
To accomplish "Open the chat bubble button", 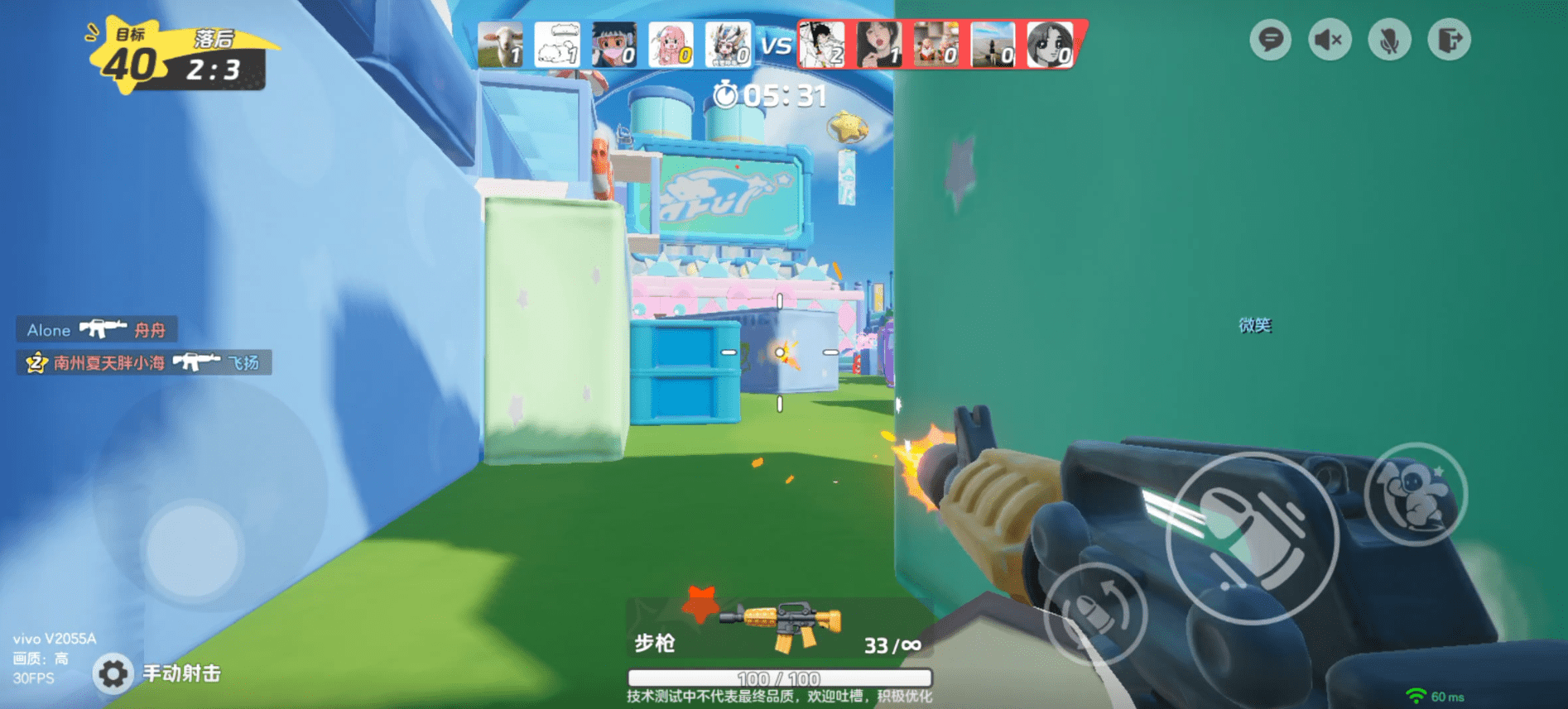I will coord(1270,40).
